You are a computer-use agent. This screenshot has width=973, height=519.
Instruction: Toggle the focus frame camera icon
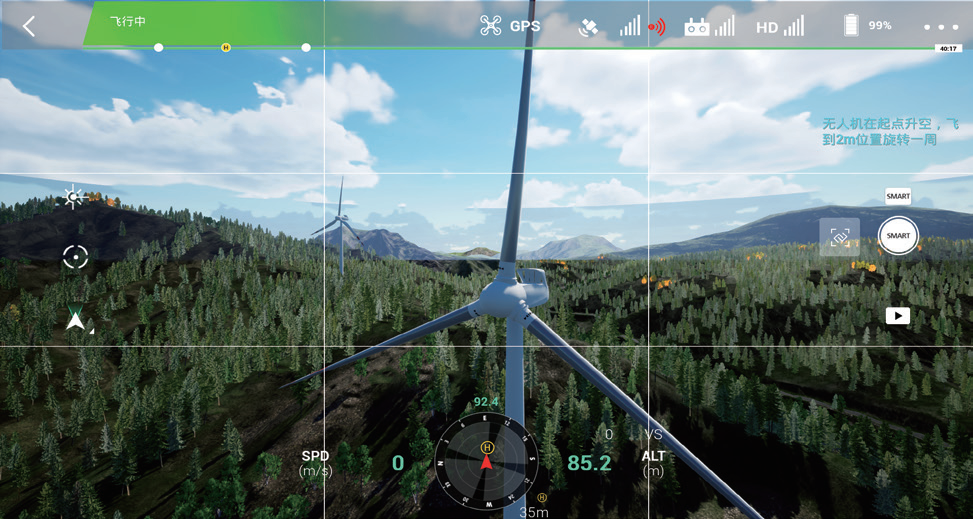(839, 237)
